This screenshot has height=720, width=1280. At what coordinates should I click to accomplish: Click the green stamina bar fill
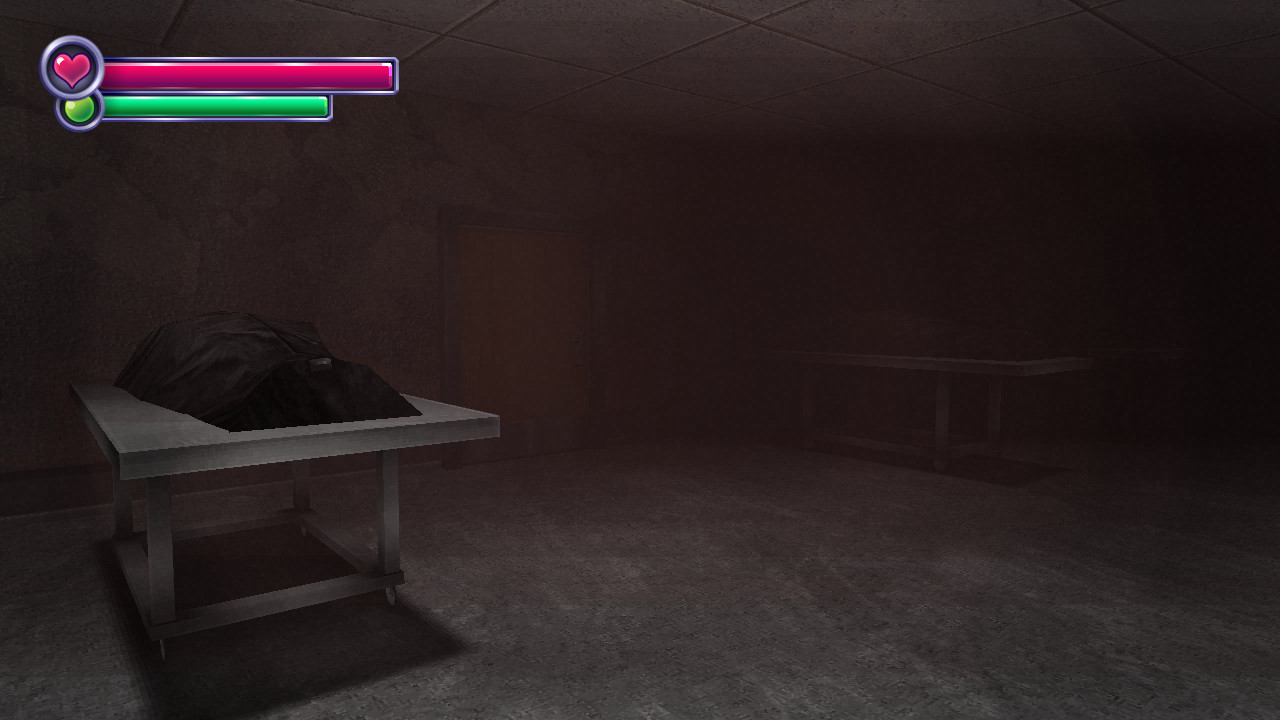click(210, 105)
